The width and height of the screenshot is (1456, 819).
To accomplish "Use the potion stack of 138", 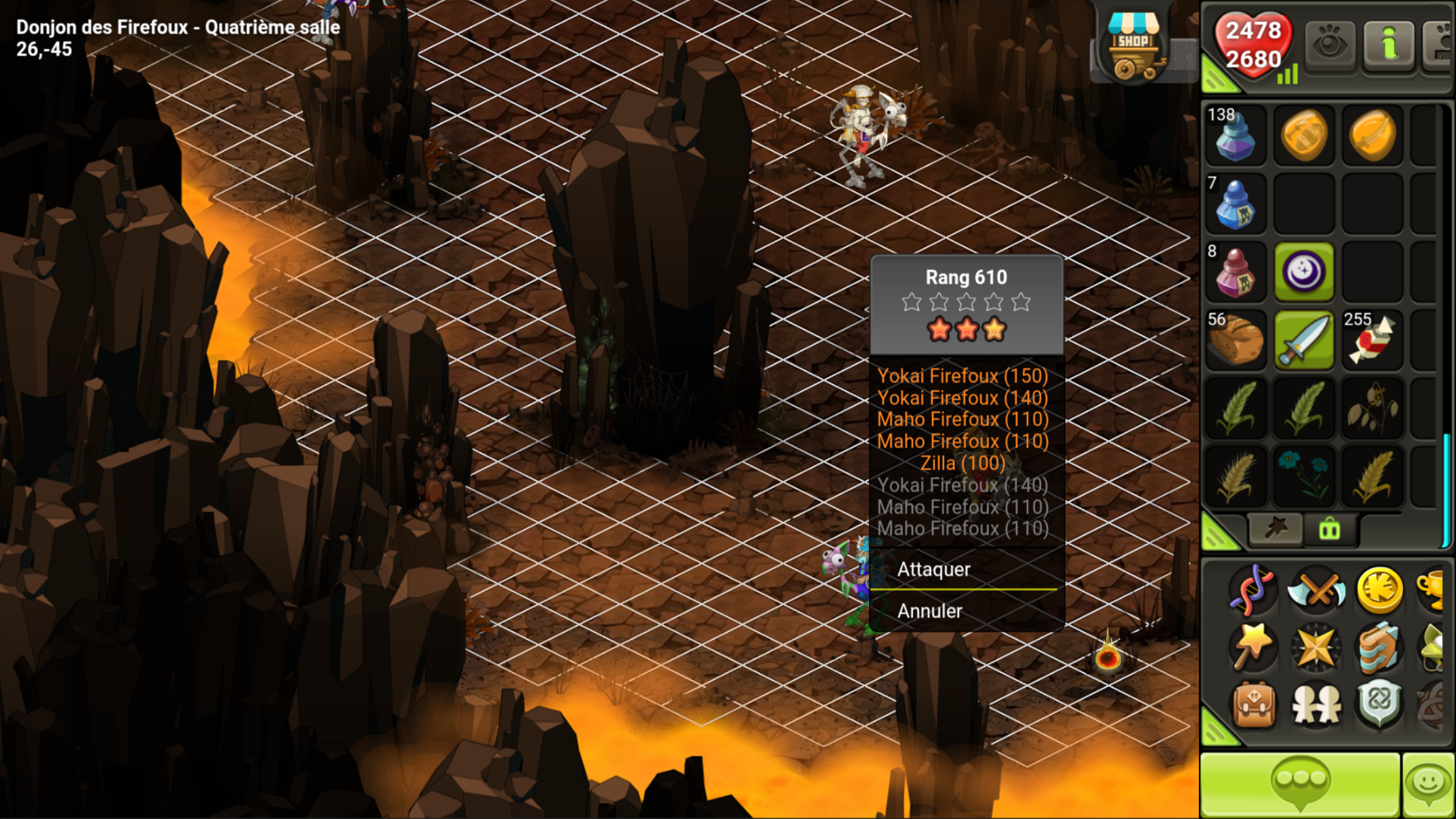I will pyautogui.click(x=1235, y=135).
